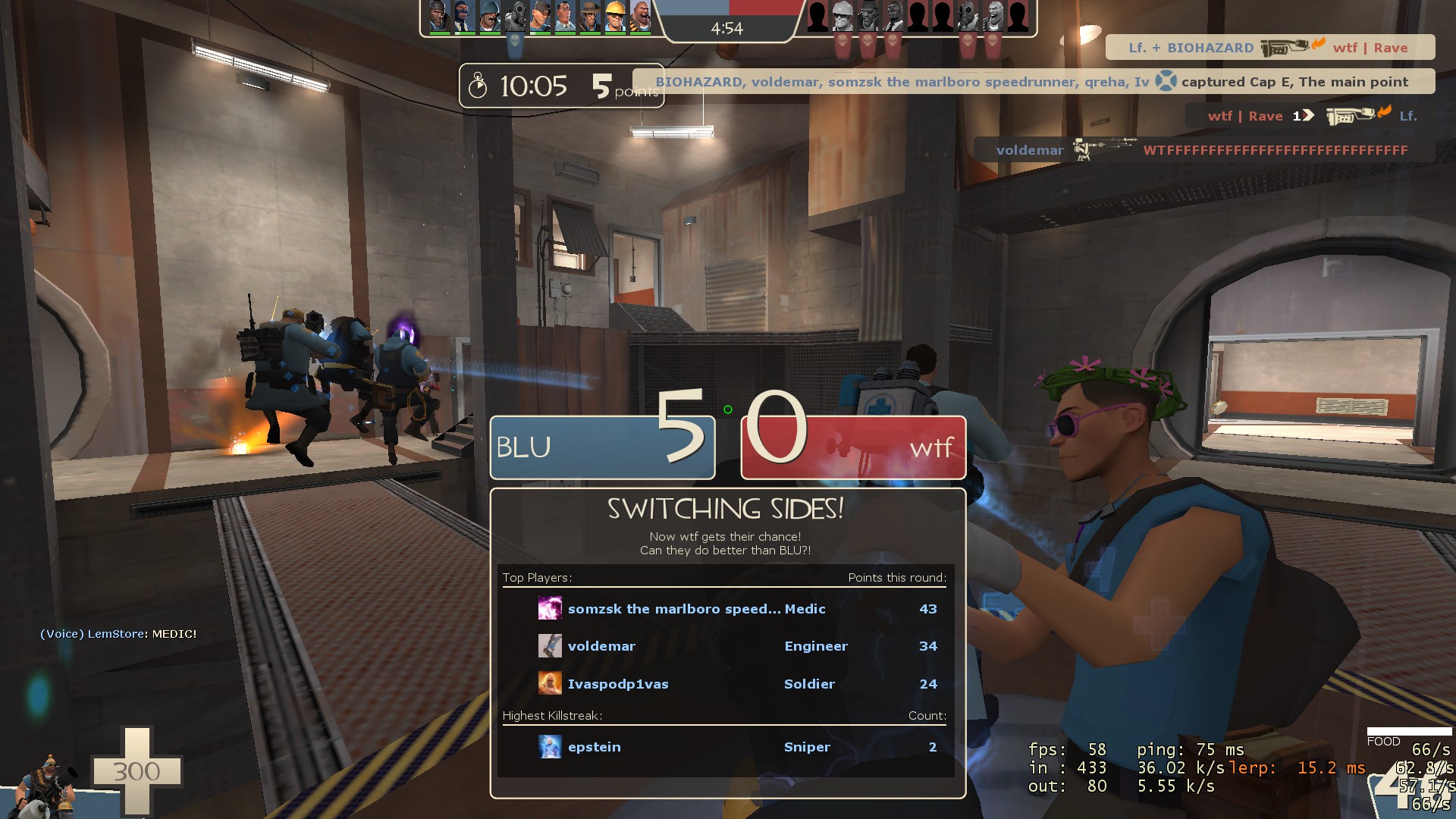Click LemStore's MEDIC! voice chat line

pos(118,634)
